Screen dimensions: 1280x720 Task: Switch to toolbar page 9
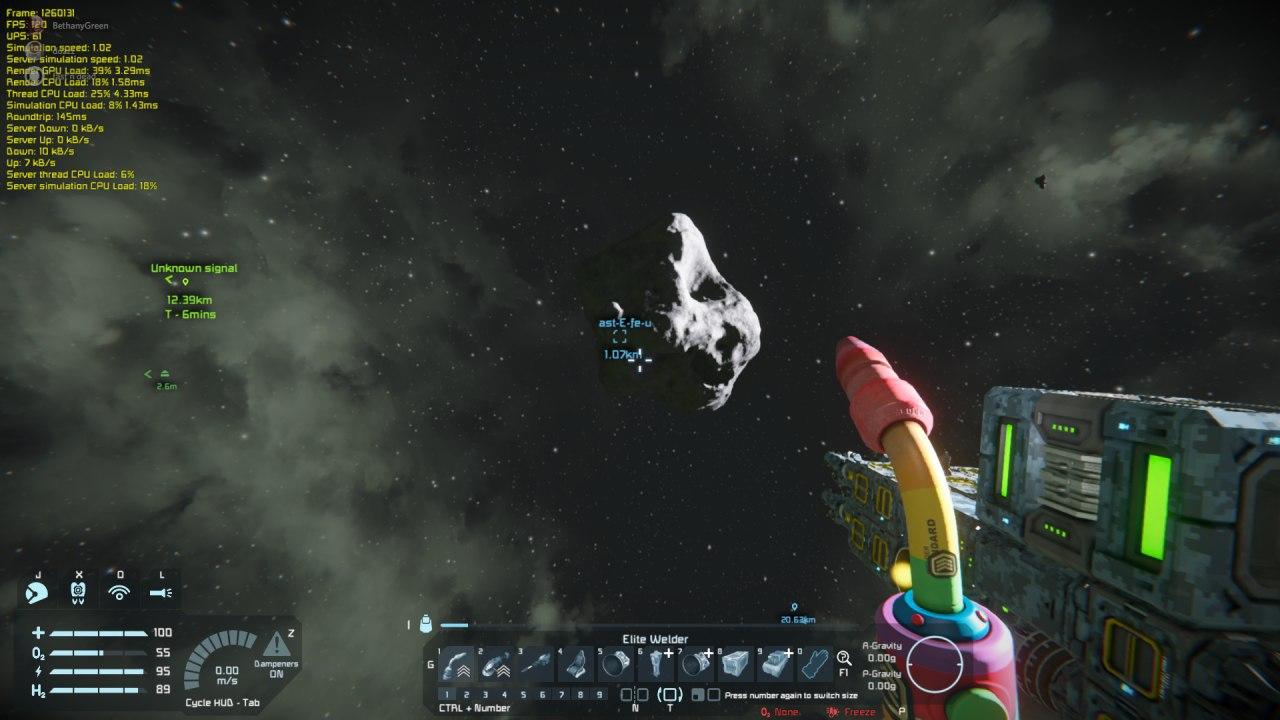(599, 694)
